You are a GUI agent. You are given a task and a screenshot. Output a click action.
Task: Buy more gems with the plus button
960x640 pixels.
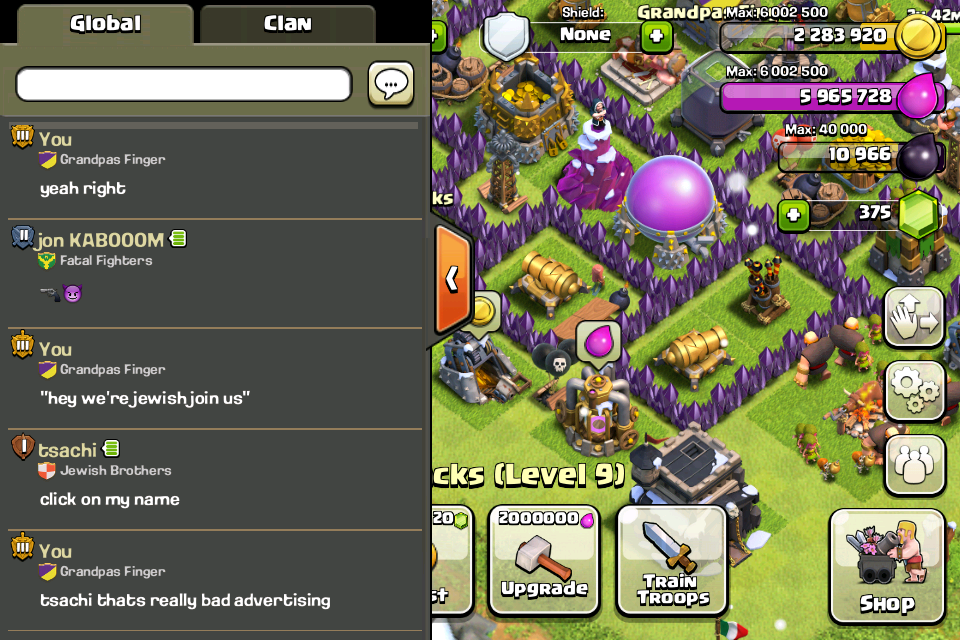(793, 215)
